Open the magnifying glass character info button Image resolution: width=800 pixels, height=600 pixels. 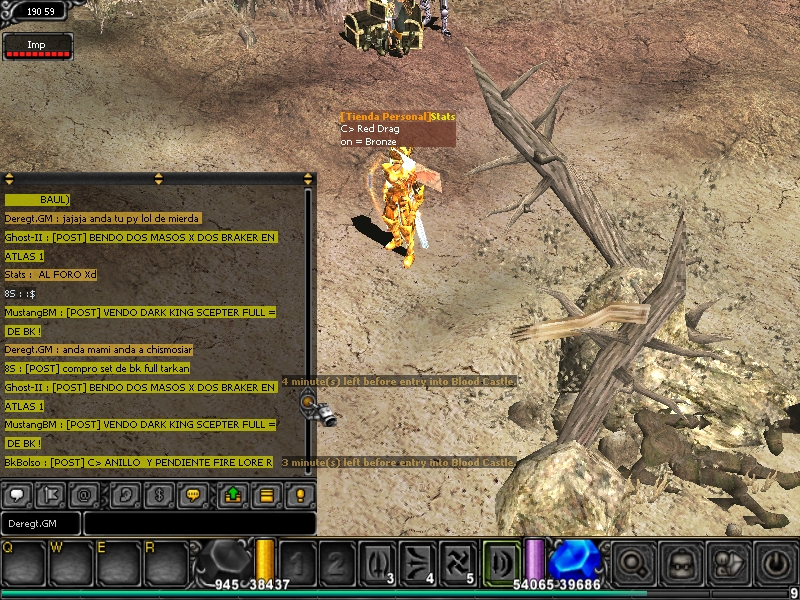(x=635, y=563)
